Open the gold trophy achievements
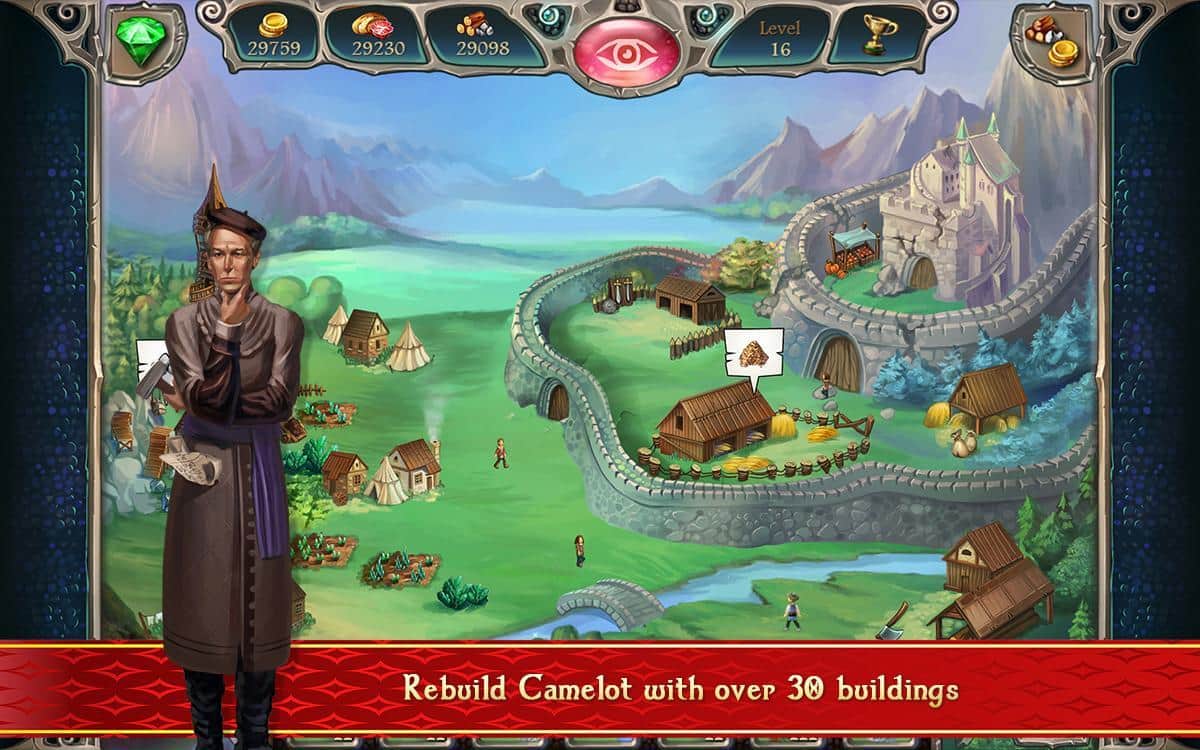1200x750 pixels. click(x=880, y=36)
